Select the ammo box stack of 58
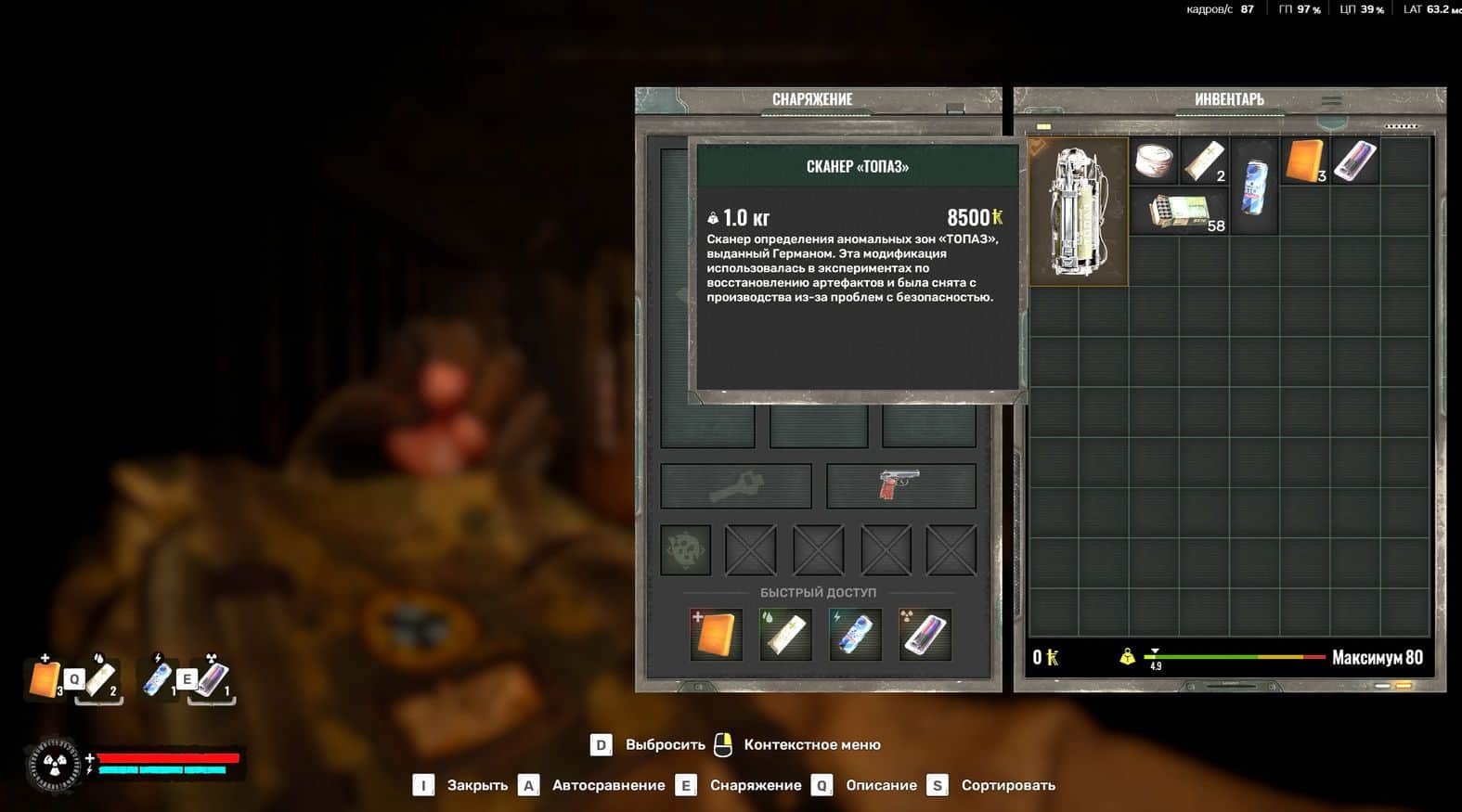 click(1179, 212)
